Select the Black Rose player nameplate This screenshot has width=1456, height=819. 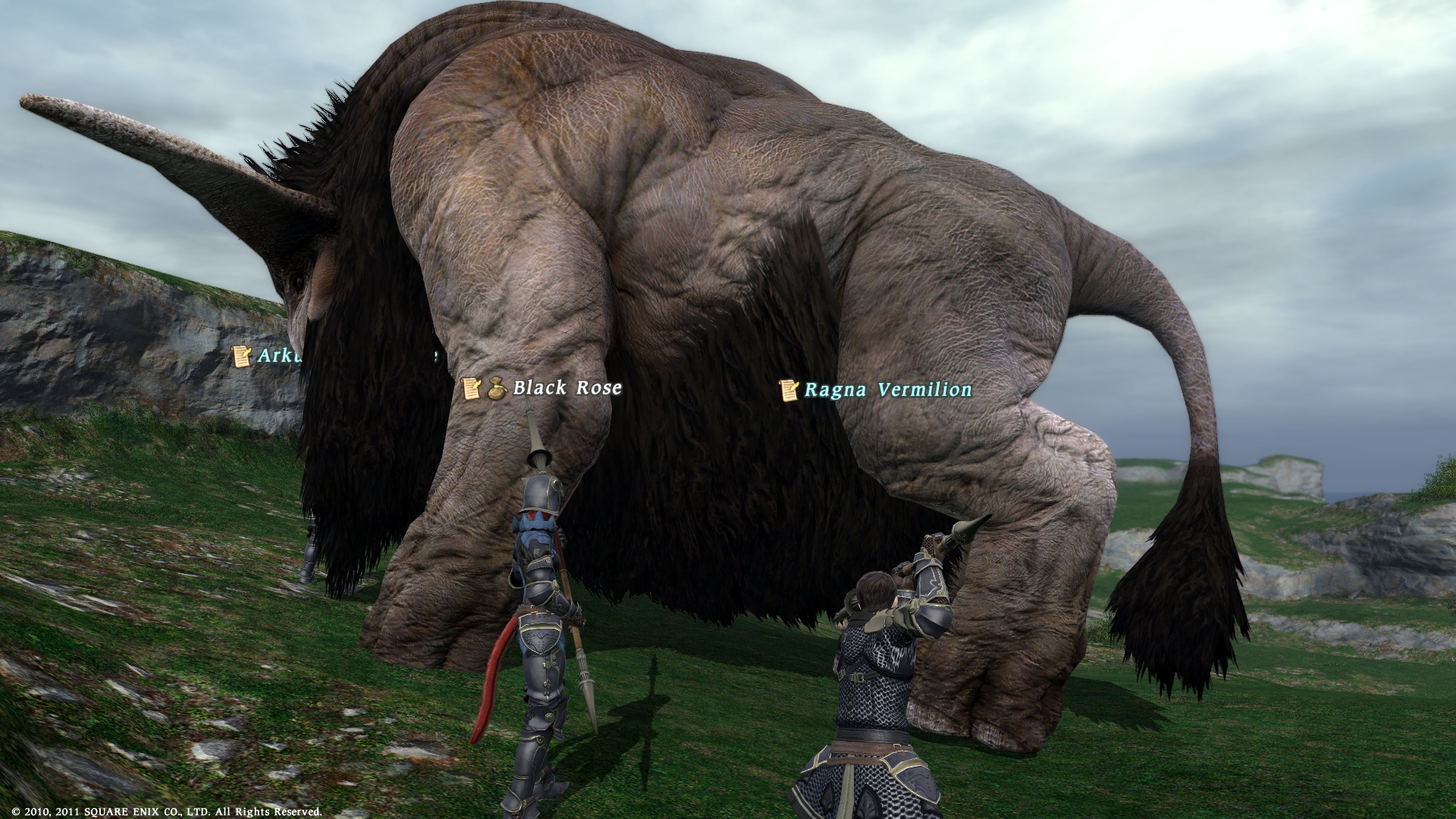[x=566, y=388]
